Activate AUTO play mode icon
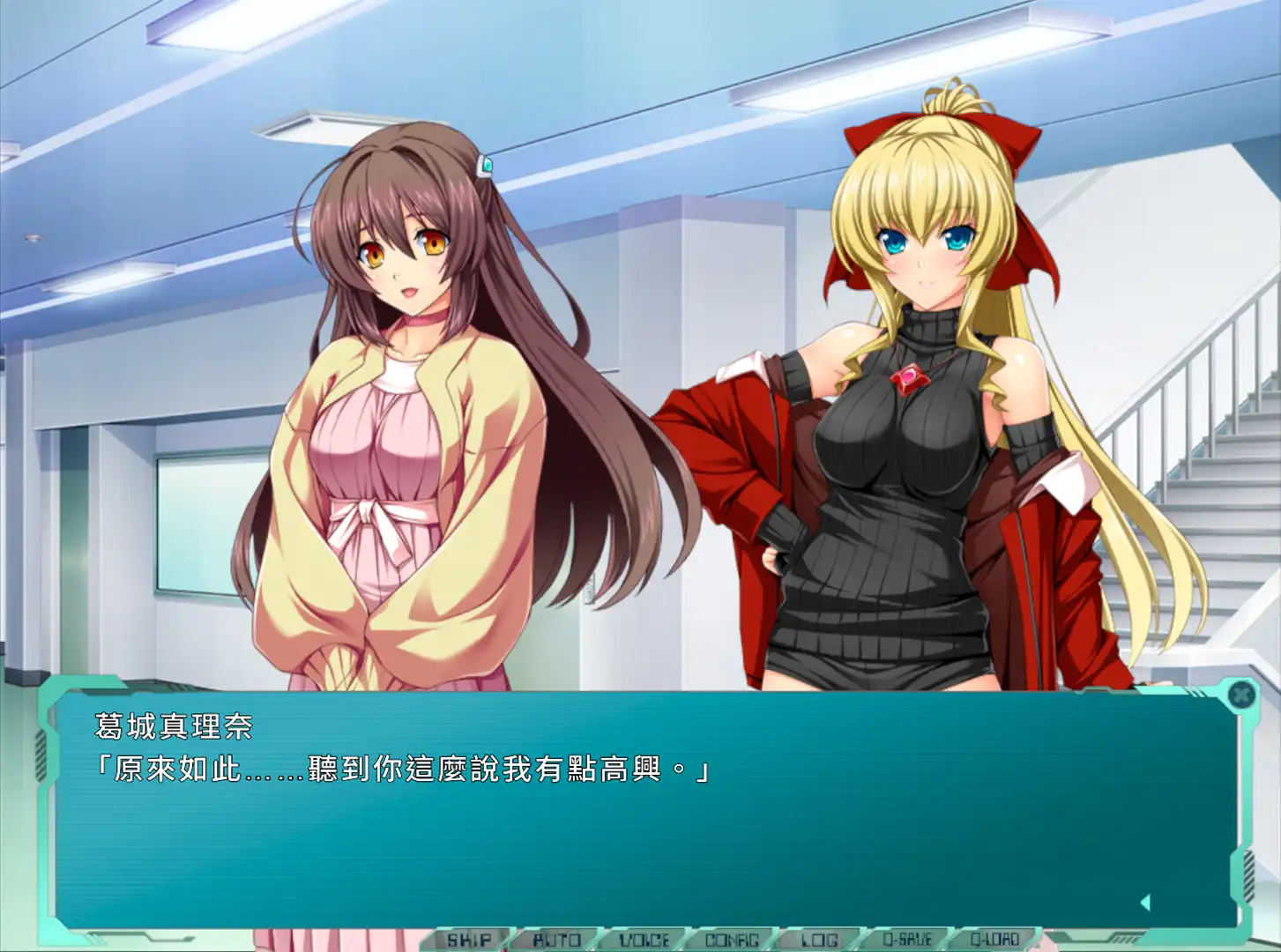Image resolution: width=1281 pixels, height=952 pixels. click(x=557, y=939)
